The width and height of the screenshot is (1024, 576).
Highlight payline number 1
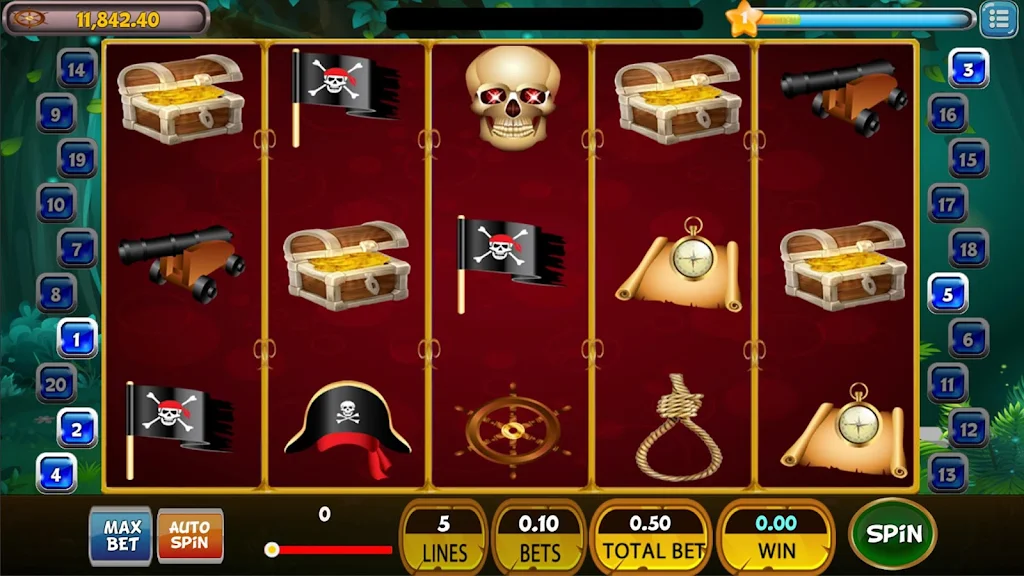(77, 338)
